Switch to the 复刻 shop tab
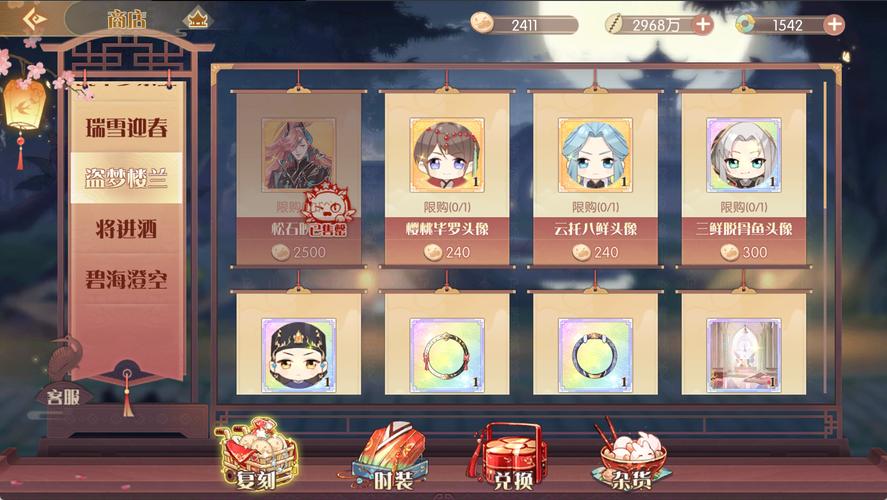The image size is (887, 500). (x=255, y=462)
